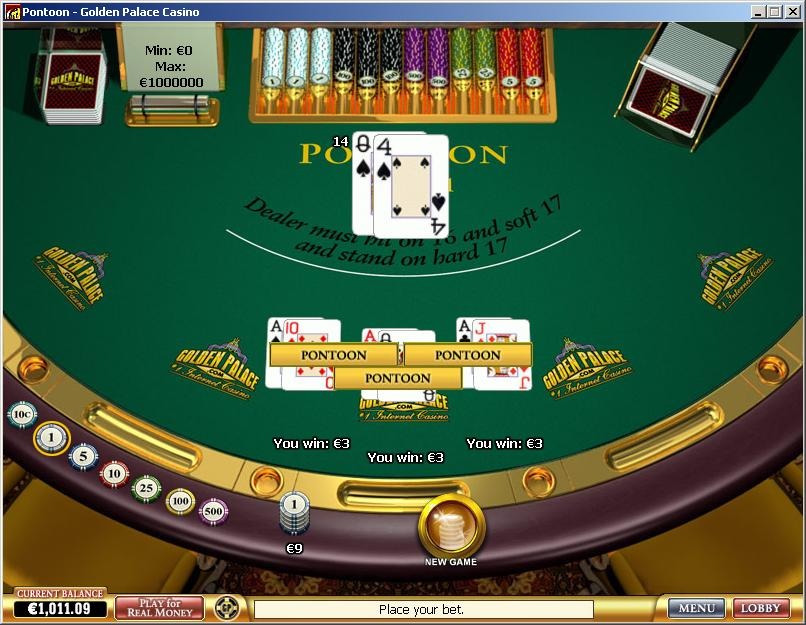
Task: Pick the blue 5 chip
Action: [83, 457]
